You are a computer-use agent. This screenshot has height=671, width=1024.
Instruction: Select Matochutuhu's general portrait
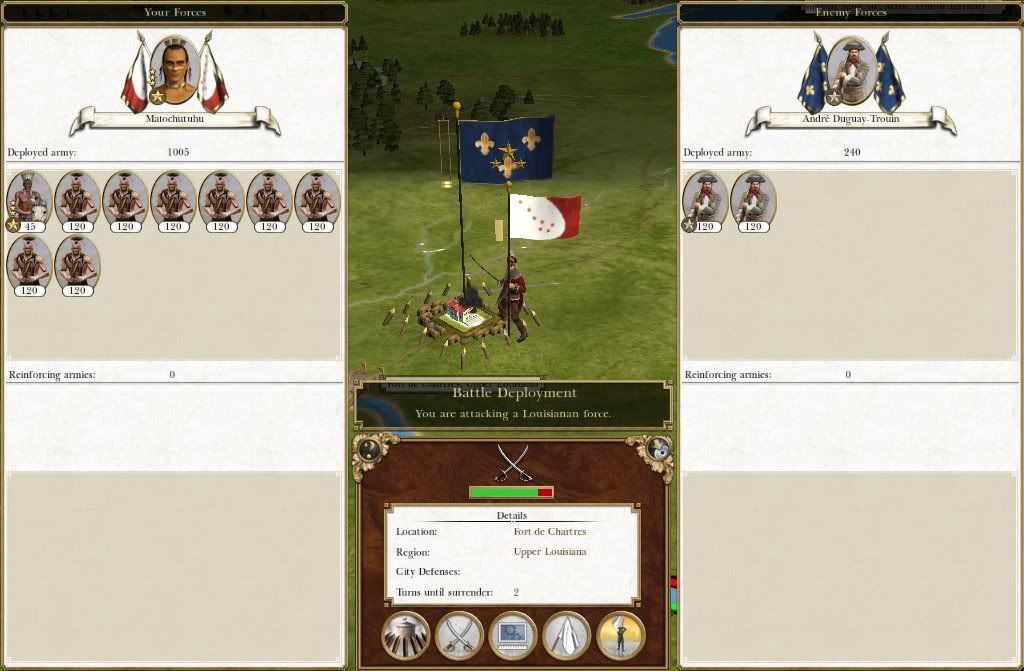[174, 71]
